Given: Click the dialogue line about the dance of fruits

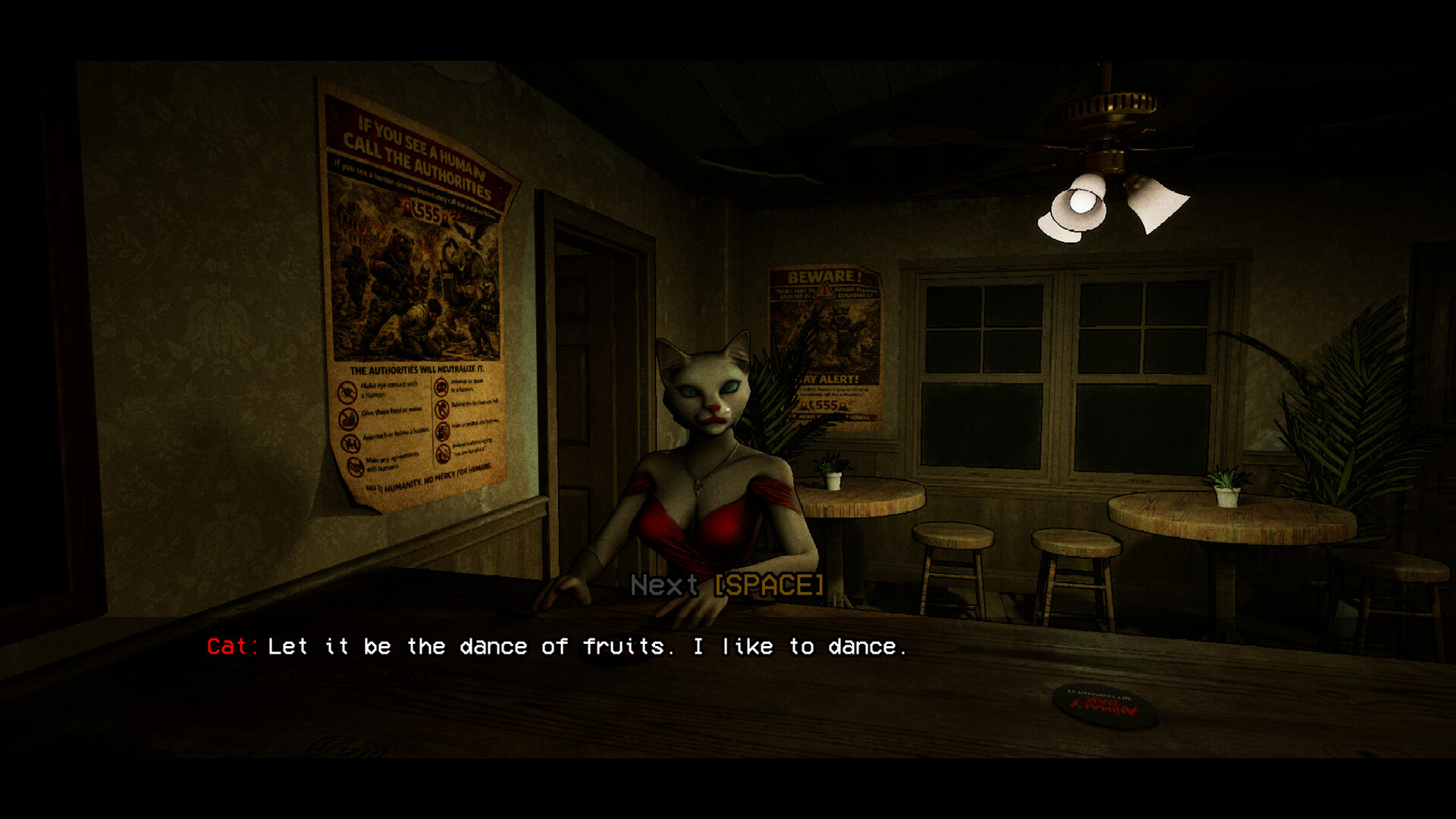Looking at the screenshot, I should 584,646.
